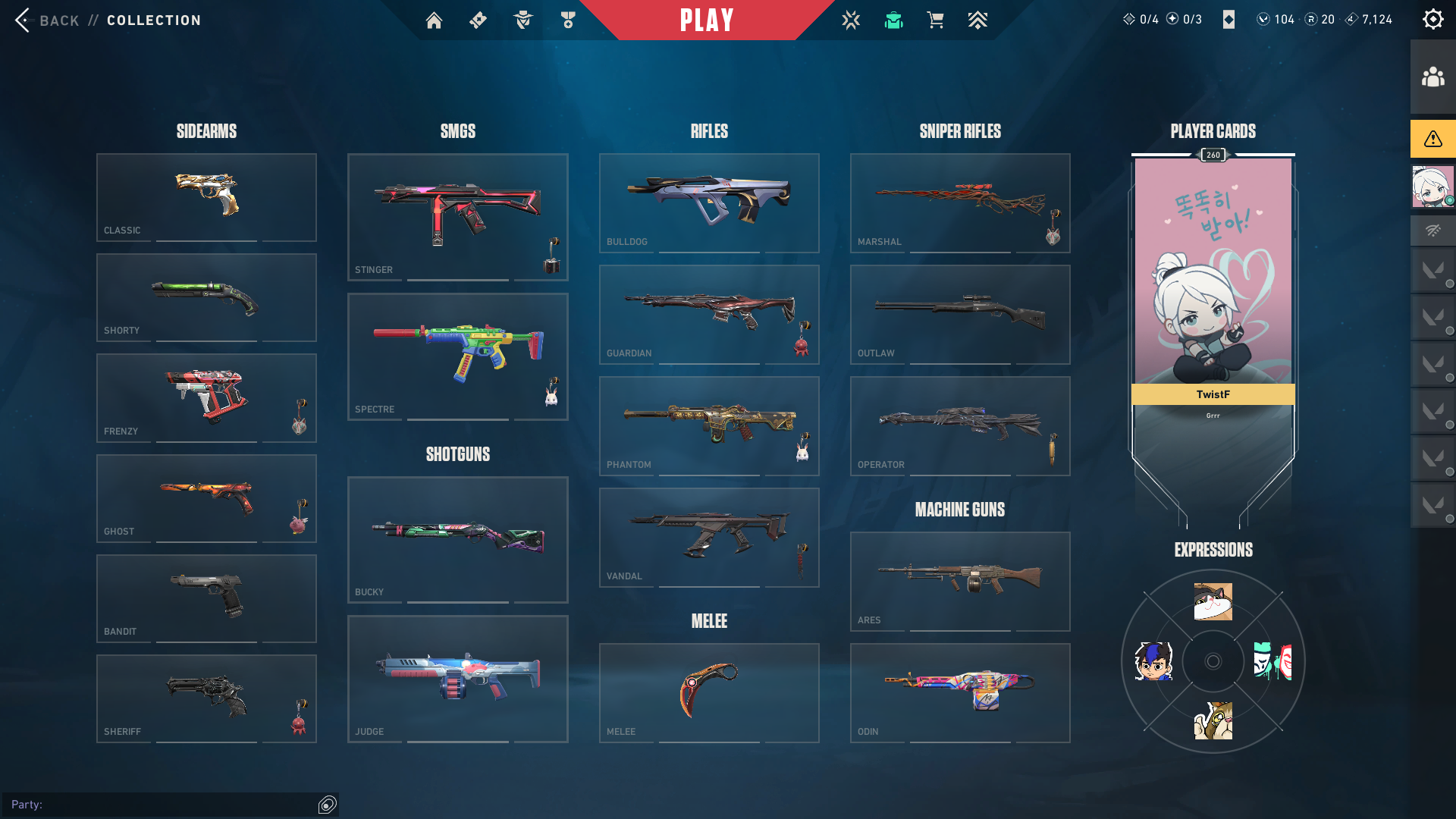Image resolution: width=1456 pixels, height=819 pixels.
Task: Click the Valorant esports icon
Action: (x=851, y=20)
